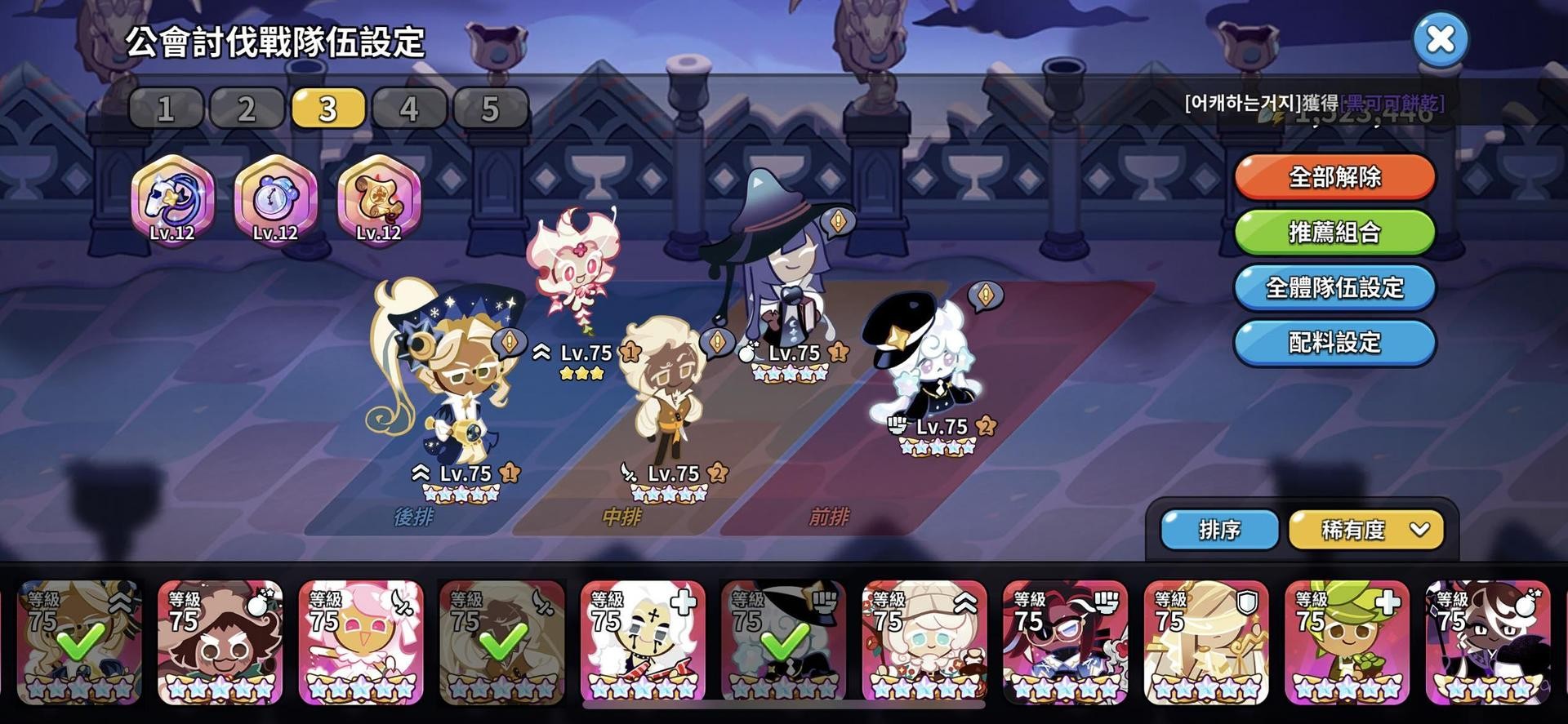Choose team tab 5
This screenshot has width=1568, height=724.
[x=489, y=109]
